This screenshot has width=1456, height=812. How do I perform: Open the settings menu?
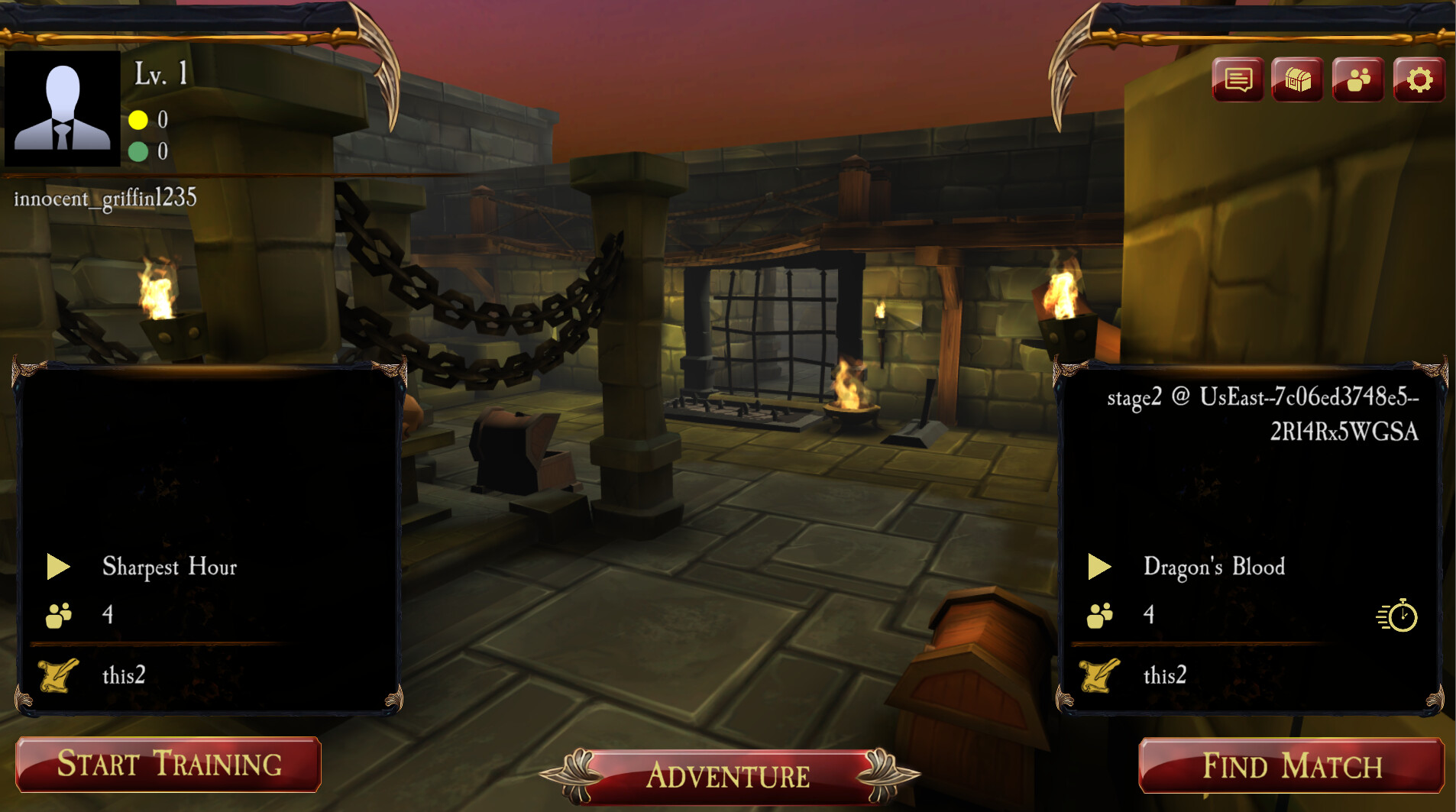pos(1419,79)
